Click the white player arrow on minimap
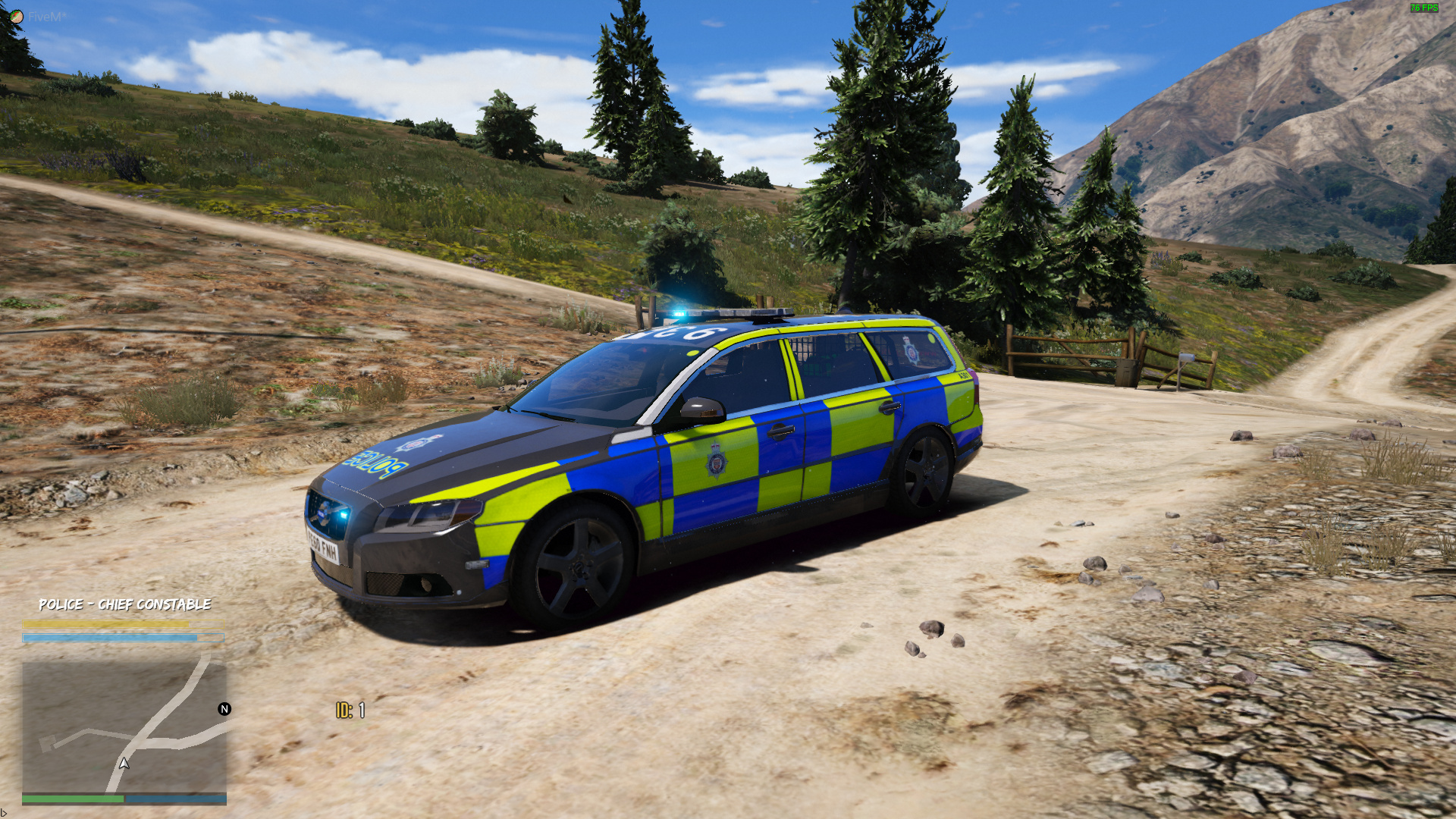Image resolution: width=1456 pixels, height=819 pixels. pos(124,764)
